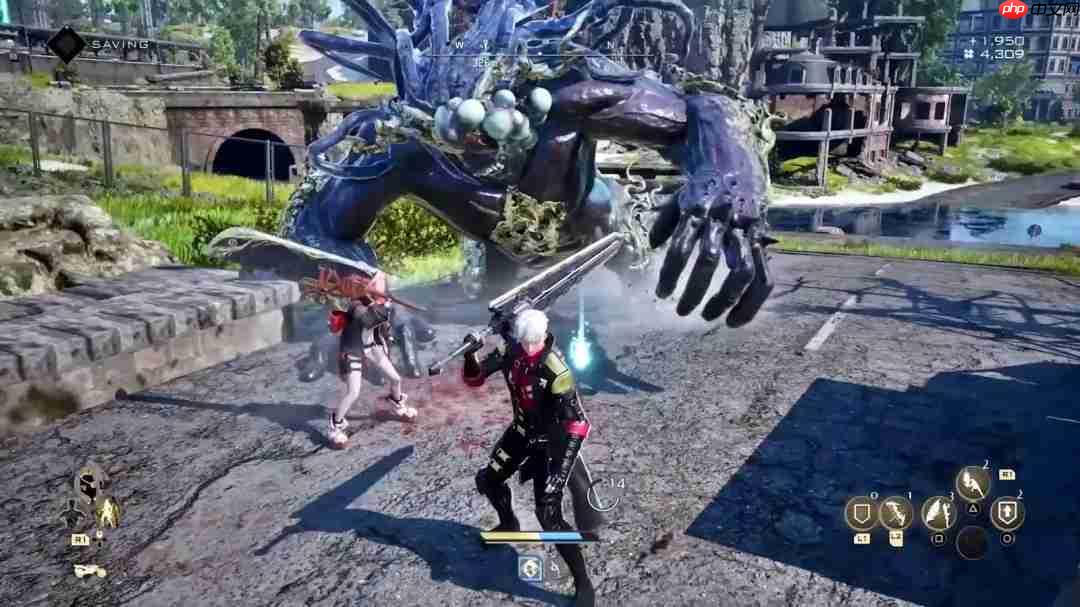Use the sword slash skill beside the shield

[x=896, y=513]
